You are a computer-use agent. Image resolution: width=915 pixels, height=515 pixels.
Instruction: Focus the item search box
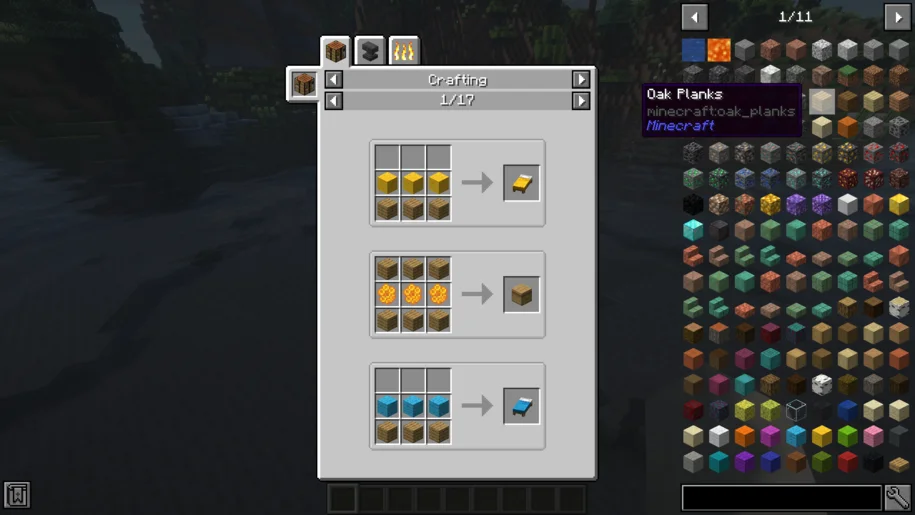(781, 497)
